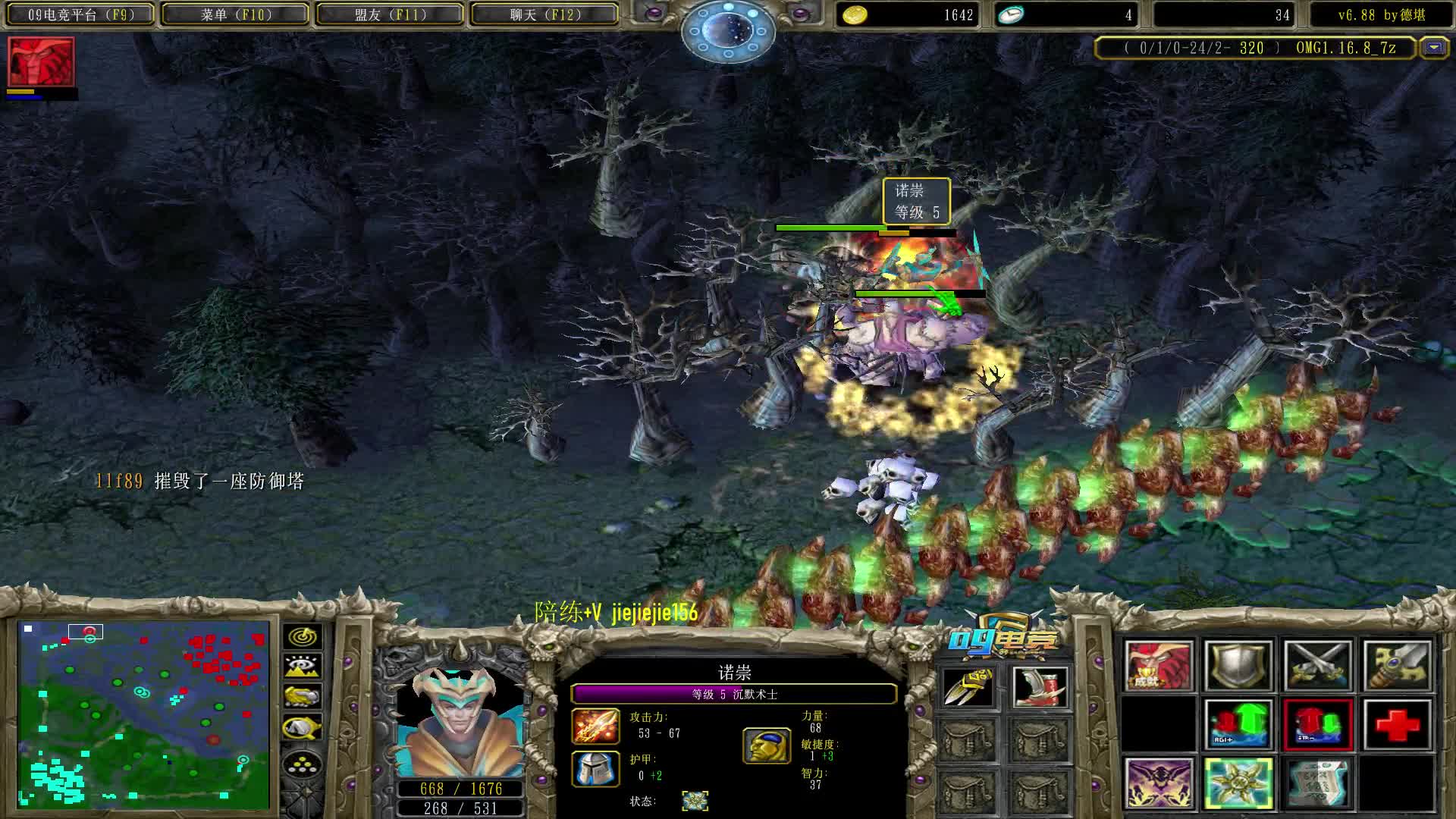
Task: Open the Chat log (F12)
Action: click(544, 14)
